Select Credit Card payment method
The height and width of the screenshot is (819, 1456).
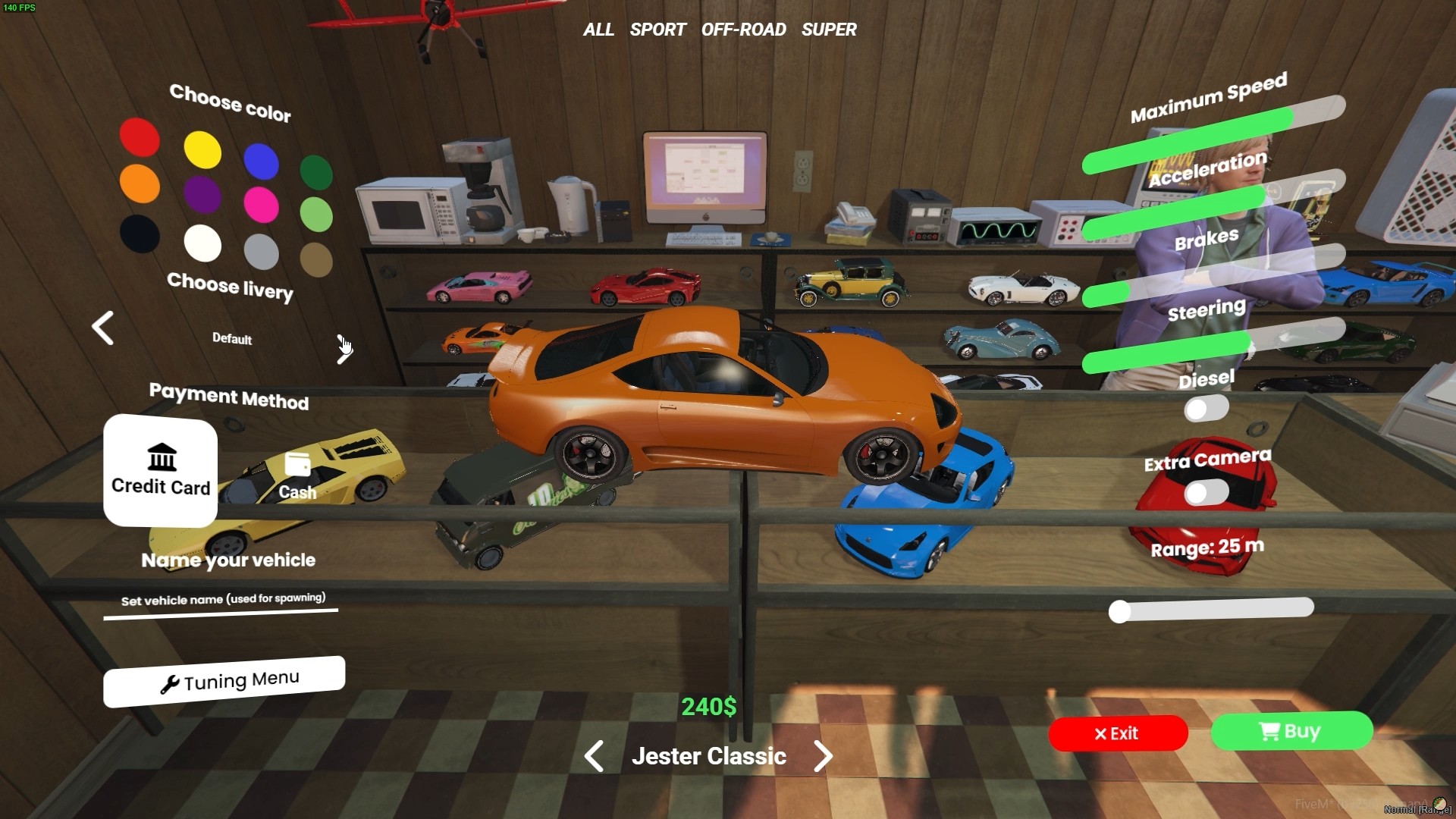160,471
